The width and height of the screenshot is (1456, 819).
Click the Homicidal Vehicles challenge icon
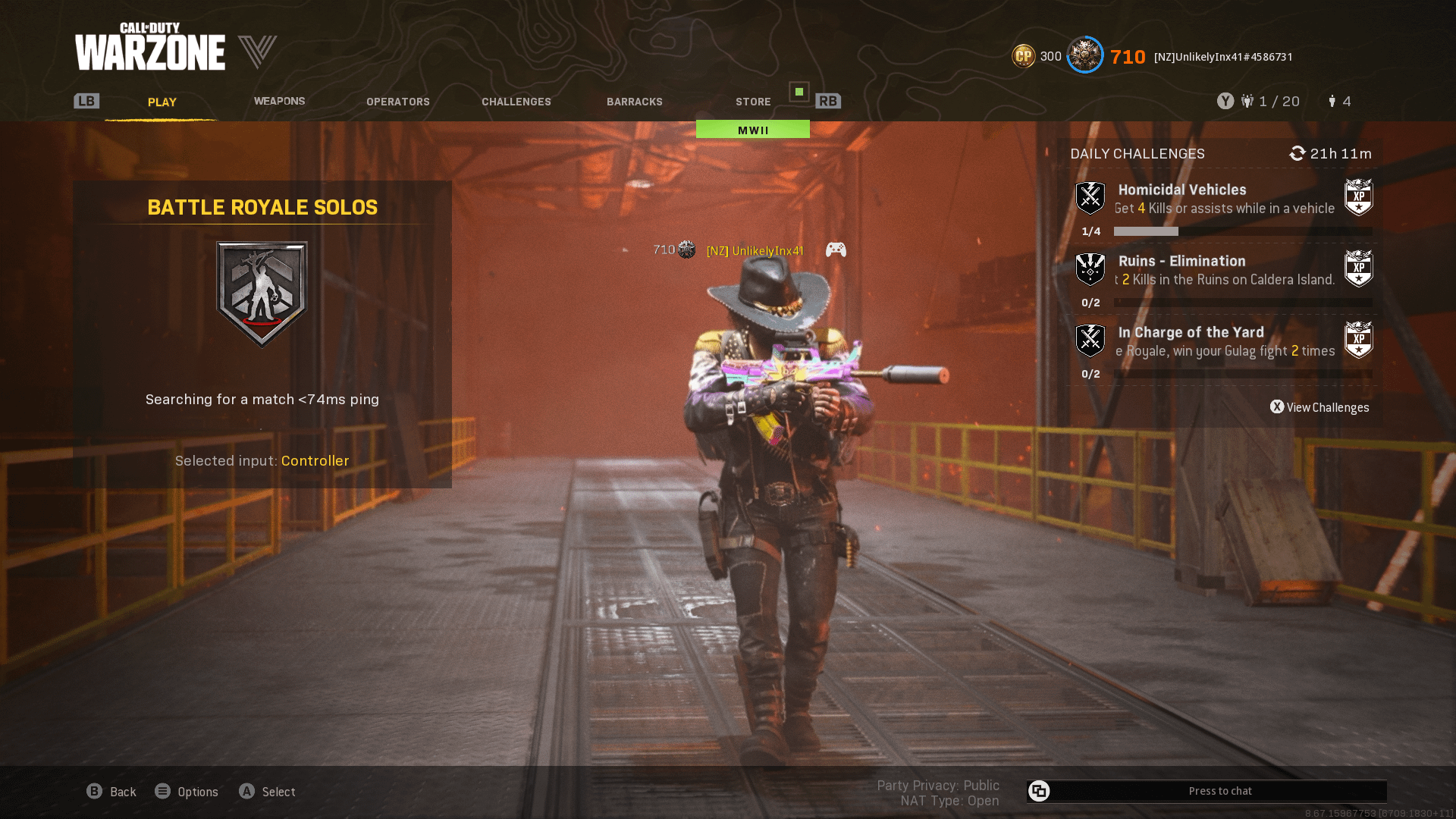[1090, 197]
